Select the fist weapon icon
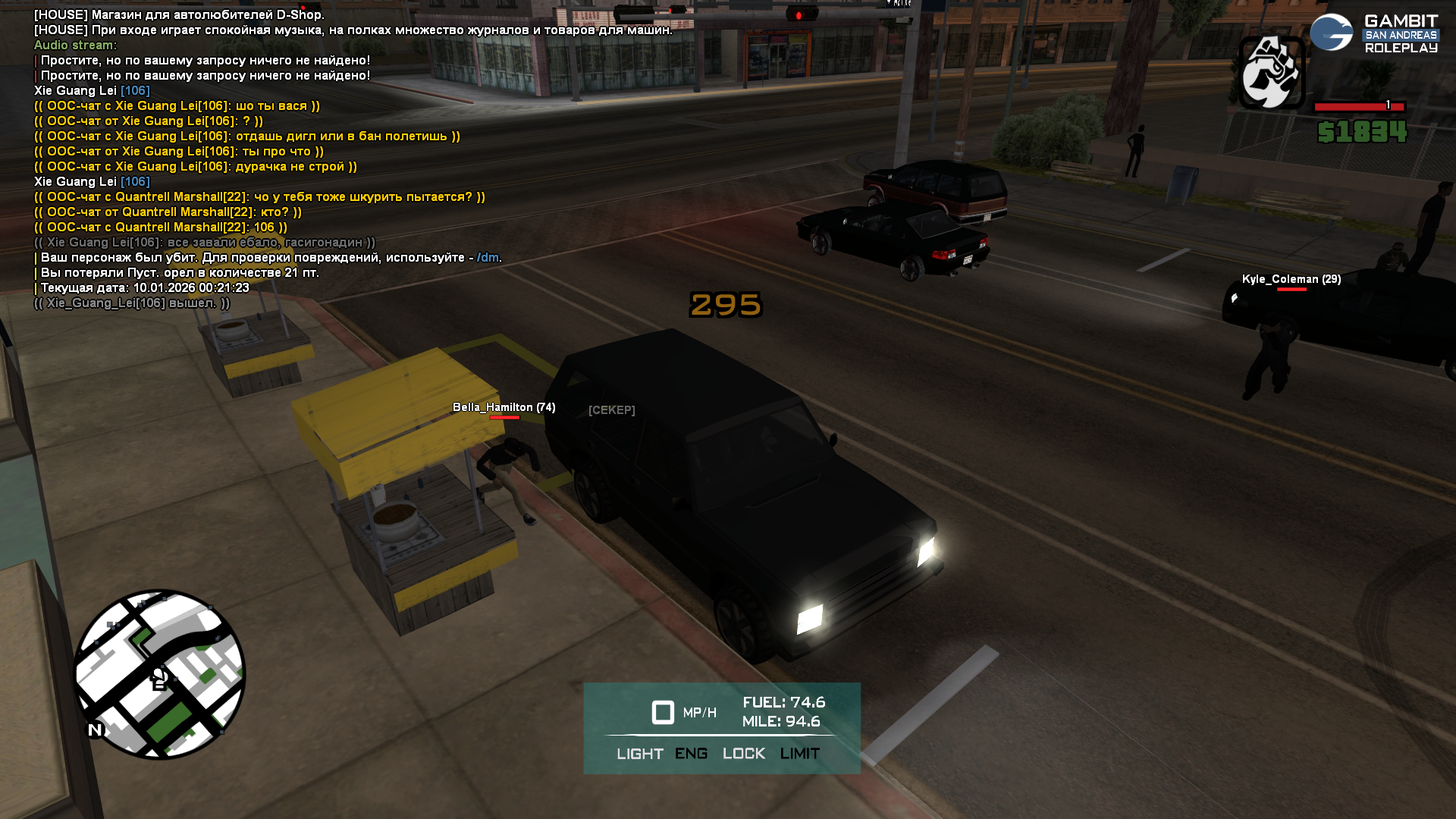This screenshot has width=1456, height=819. coord(1271,73)
